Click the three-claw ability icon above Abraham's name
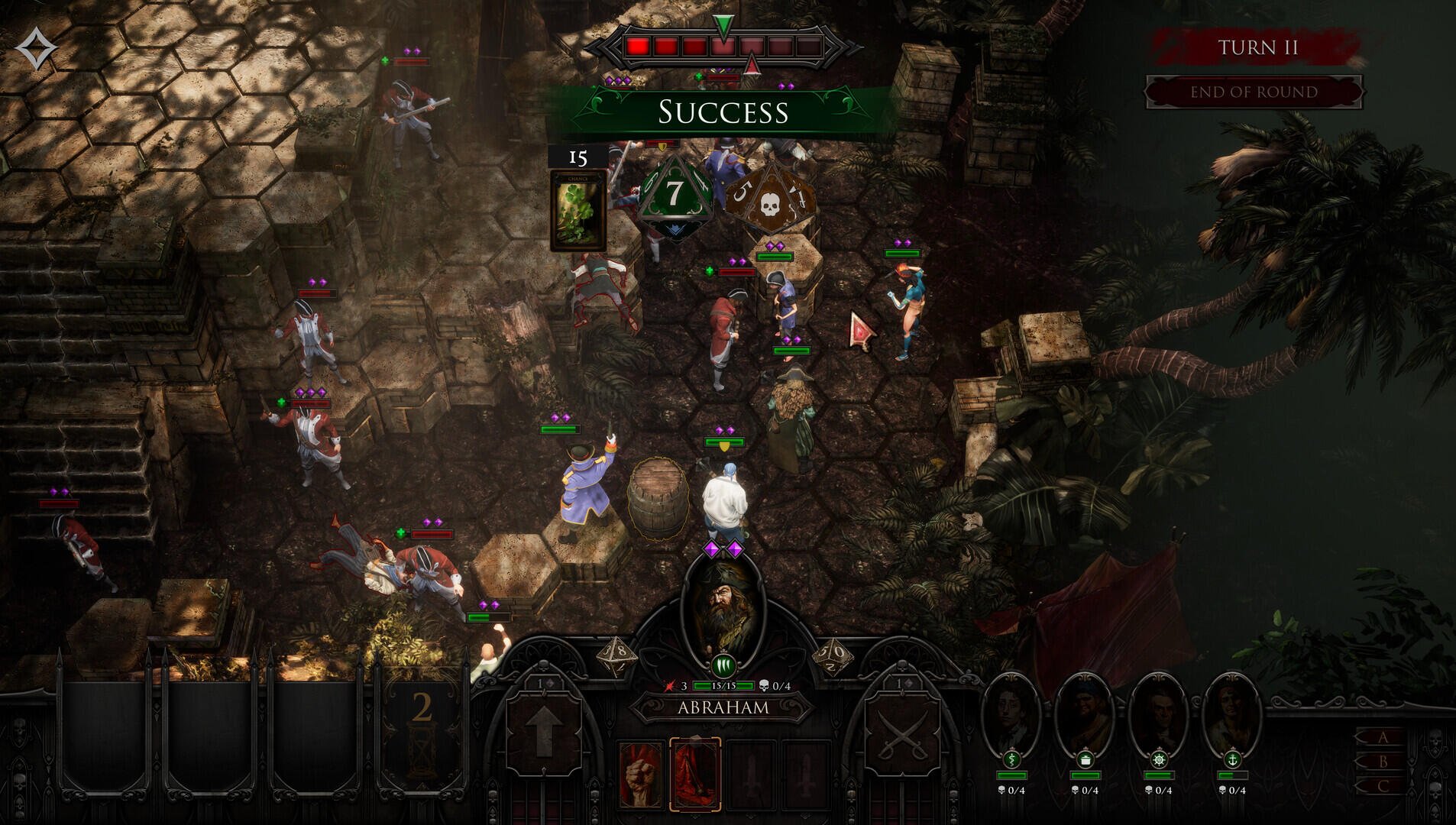Viewport: 1456px width, 825px height. (723, 665)
